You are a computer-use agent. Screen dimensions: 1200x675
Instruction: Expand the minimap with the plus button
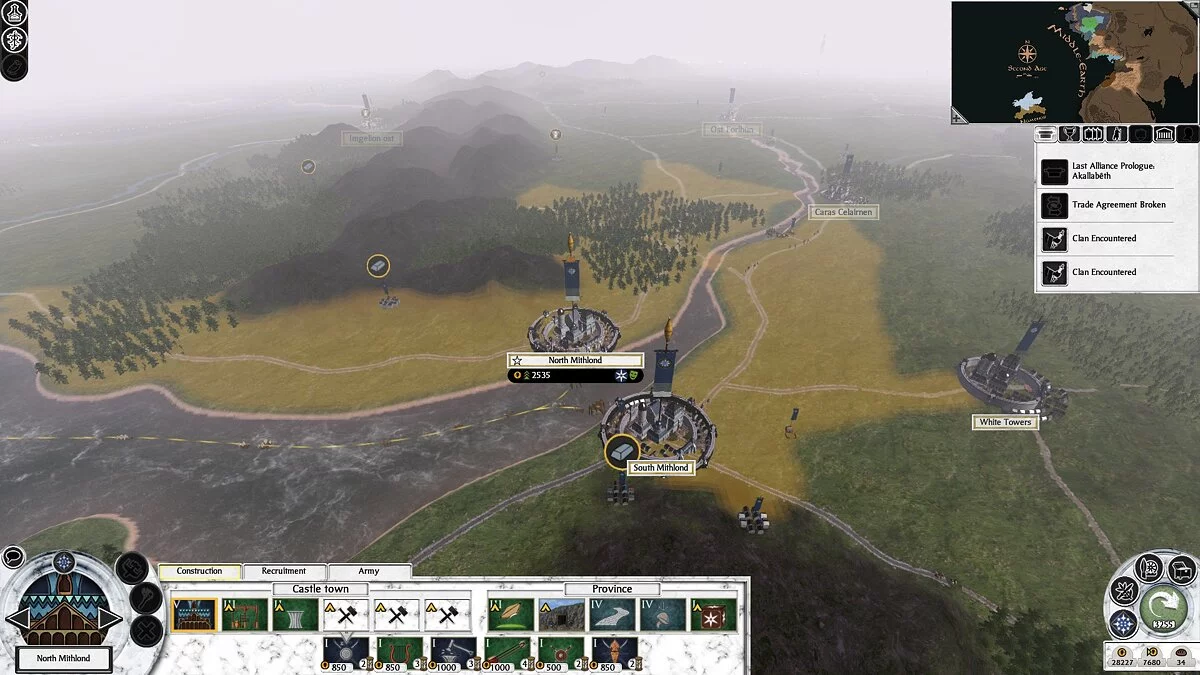(959, 117)
